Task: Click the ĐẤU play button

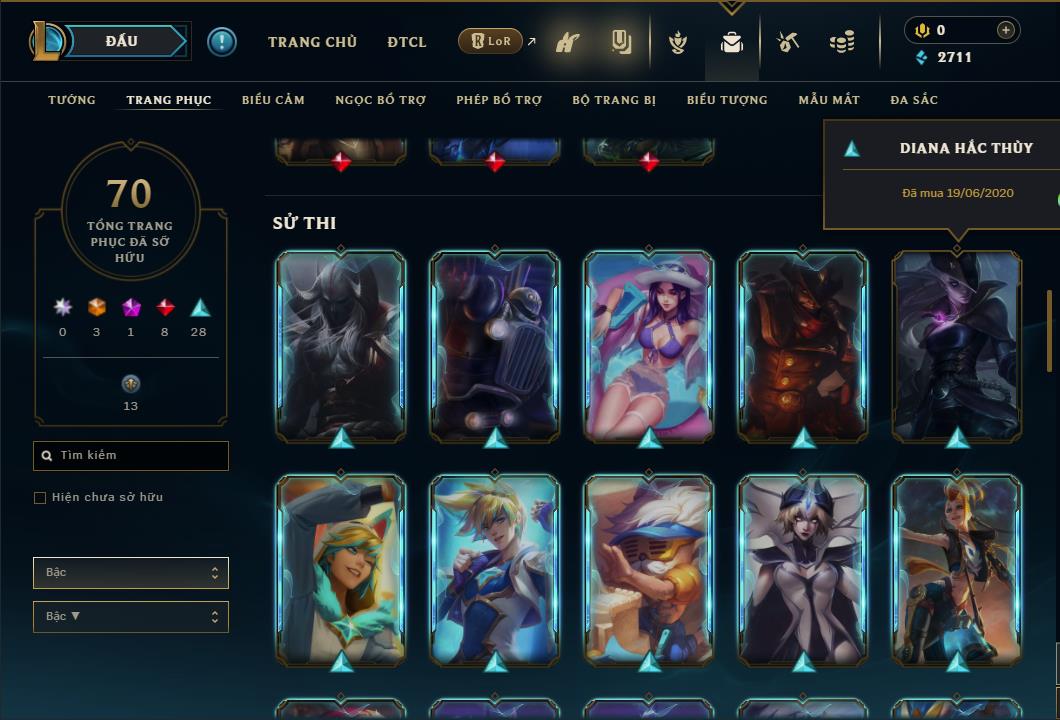Action: 122,41
